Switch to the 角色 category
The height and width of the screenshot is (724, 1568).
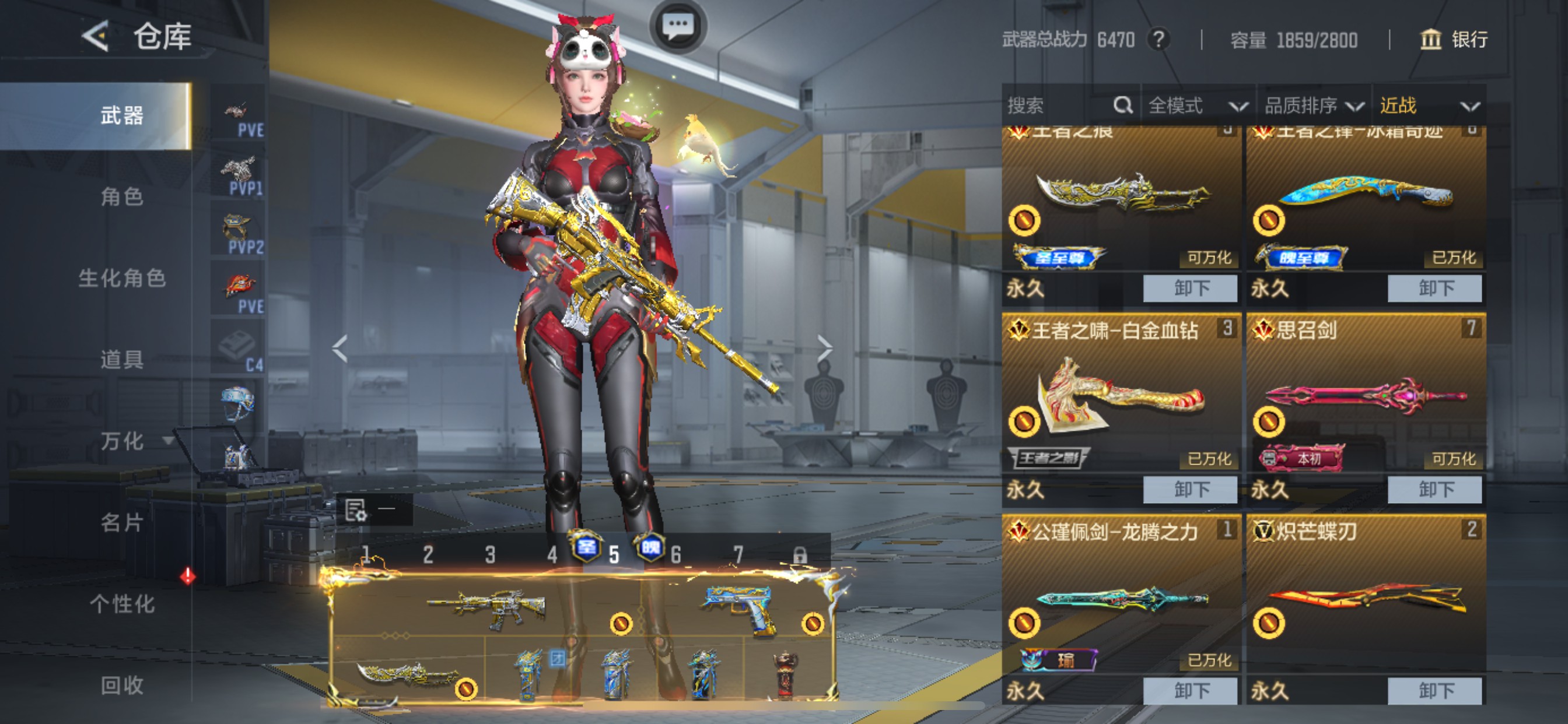click(x=122, y=197)
